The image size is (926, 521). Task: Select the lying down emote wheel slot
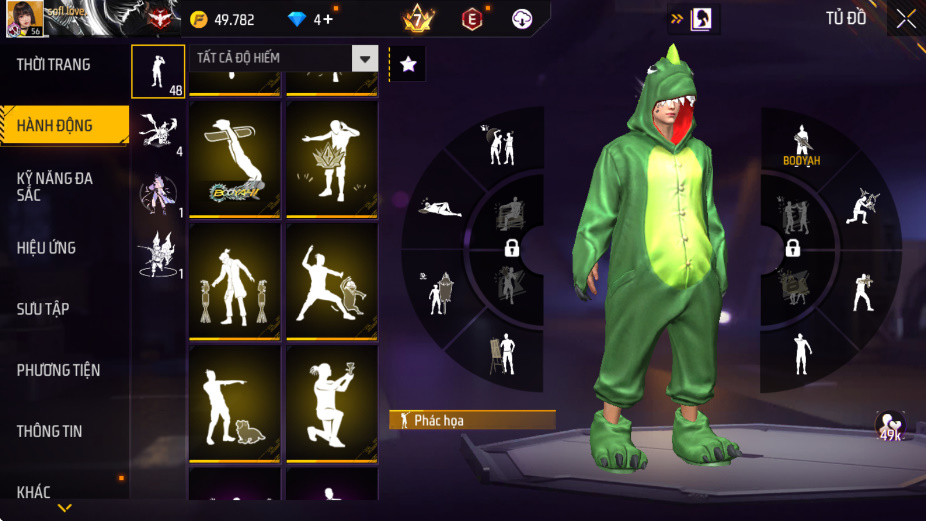440,208
